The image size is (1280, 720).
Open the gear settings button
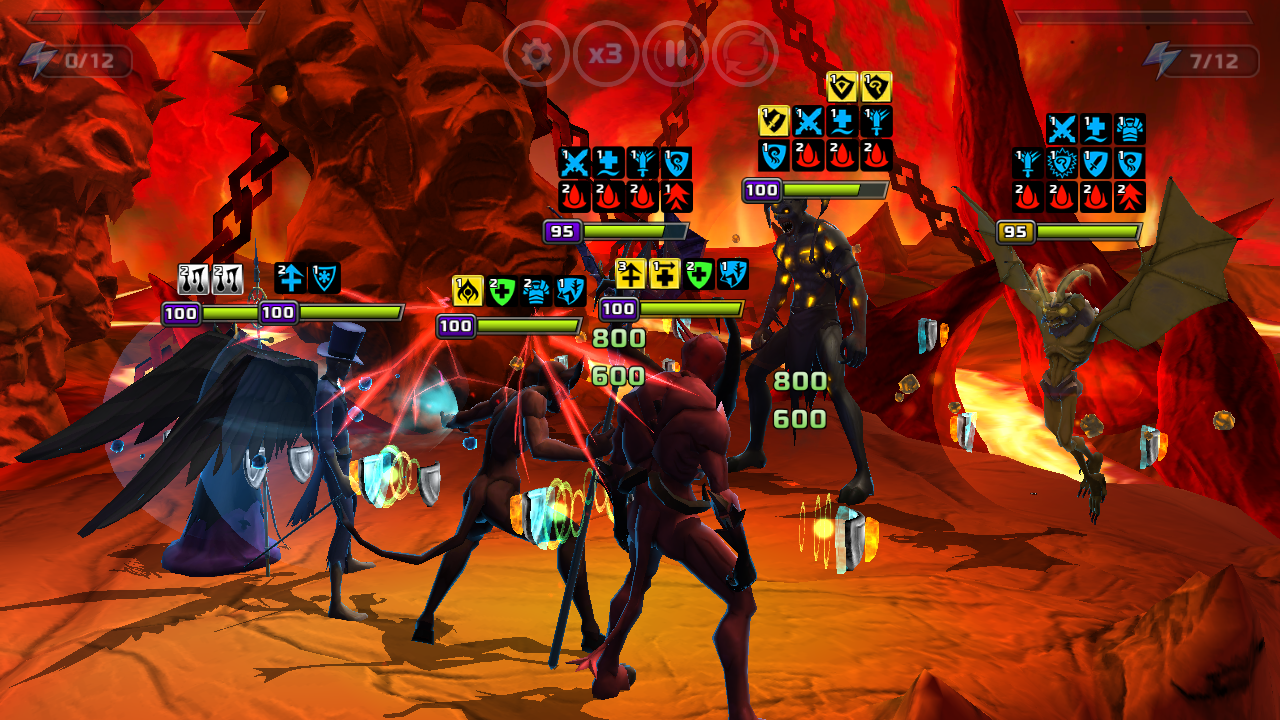[x=537, y=54]
